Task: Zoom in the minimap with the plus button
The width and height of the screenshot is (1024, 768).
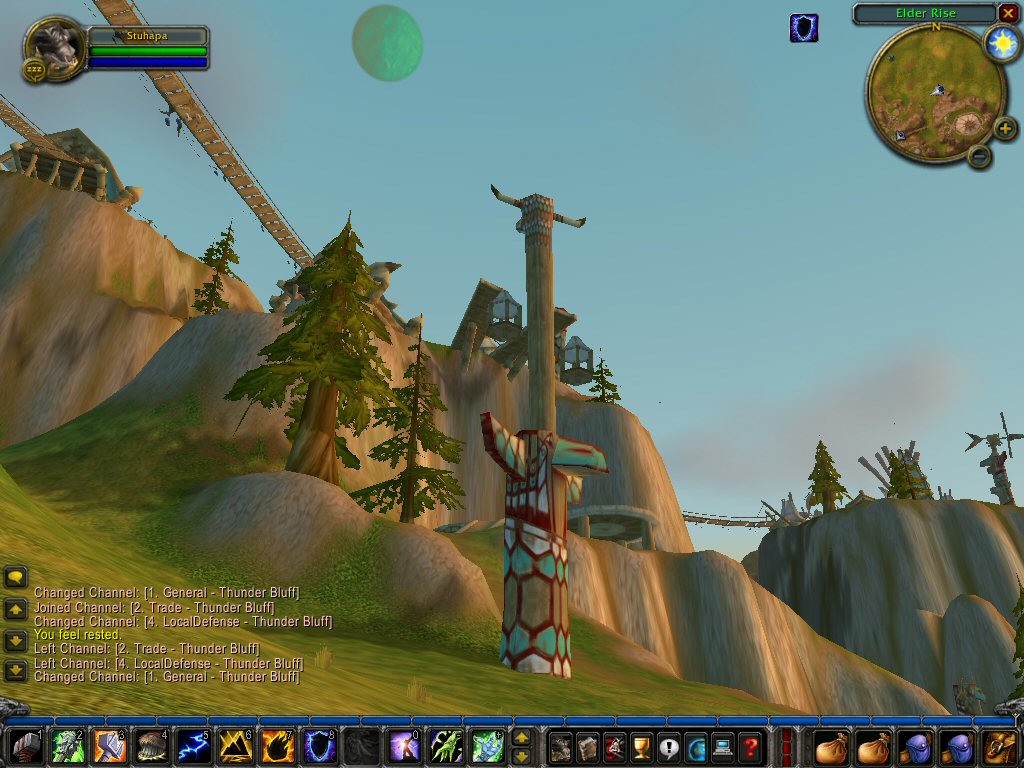Action: (x=1005, y=129)
